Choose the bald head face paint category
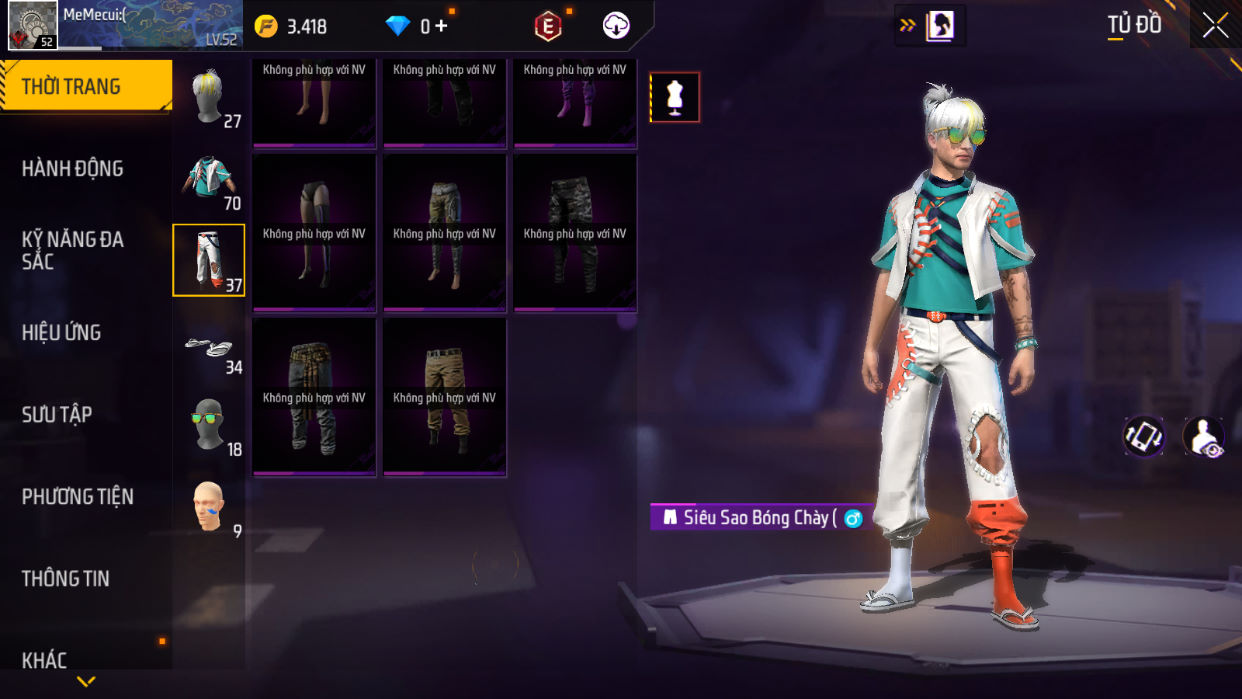 click(208, 507)
